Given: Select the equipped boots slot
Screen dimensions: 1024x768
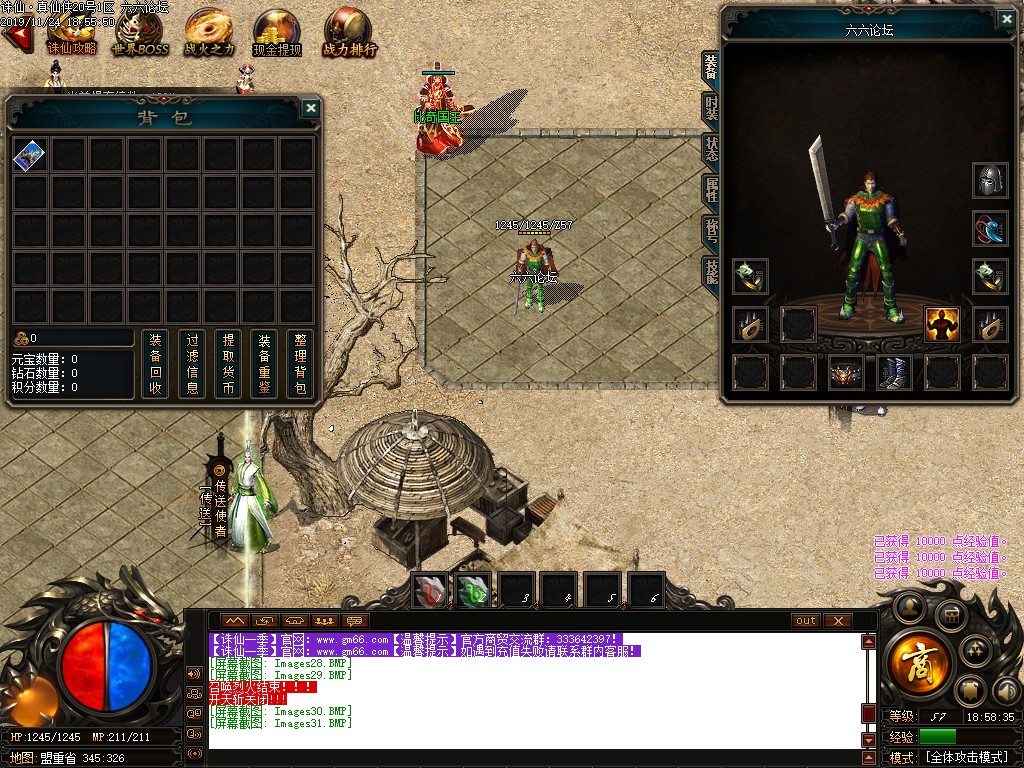Looking at the screenshot, I should click(x=894, y=373).
